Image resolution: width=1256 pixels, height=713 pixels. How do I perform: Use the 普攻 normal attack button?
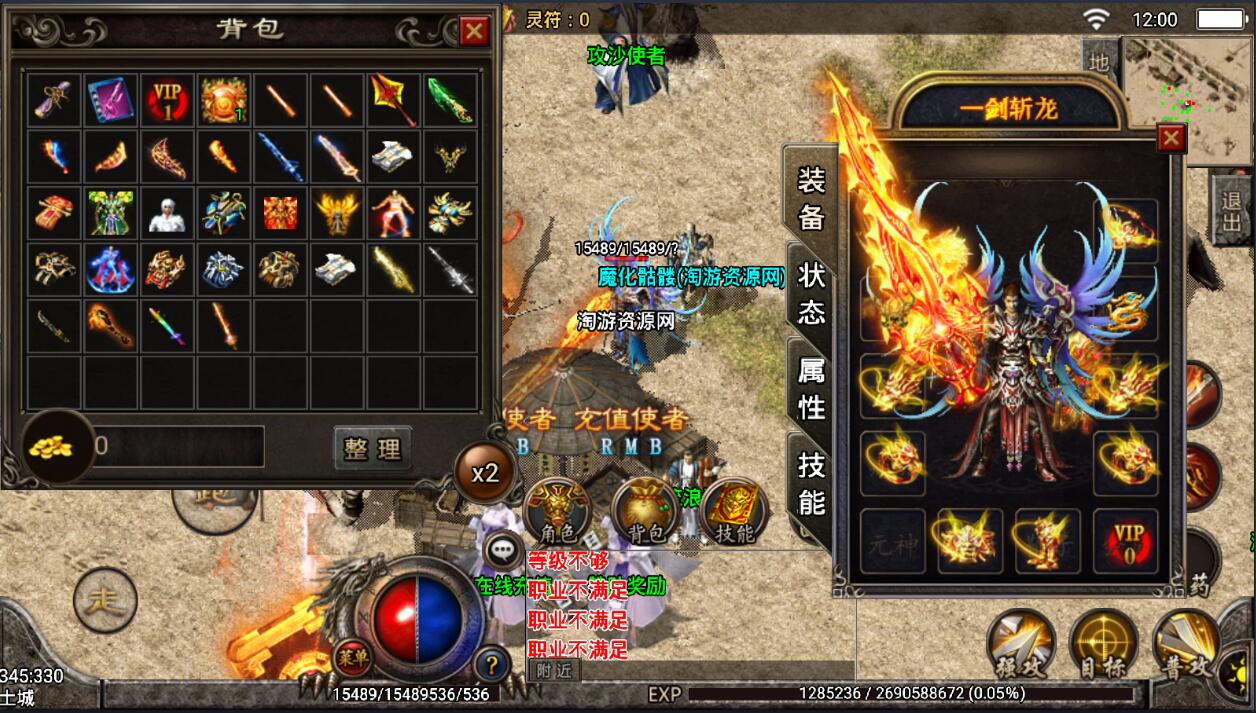pos(1185,643)
